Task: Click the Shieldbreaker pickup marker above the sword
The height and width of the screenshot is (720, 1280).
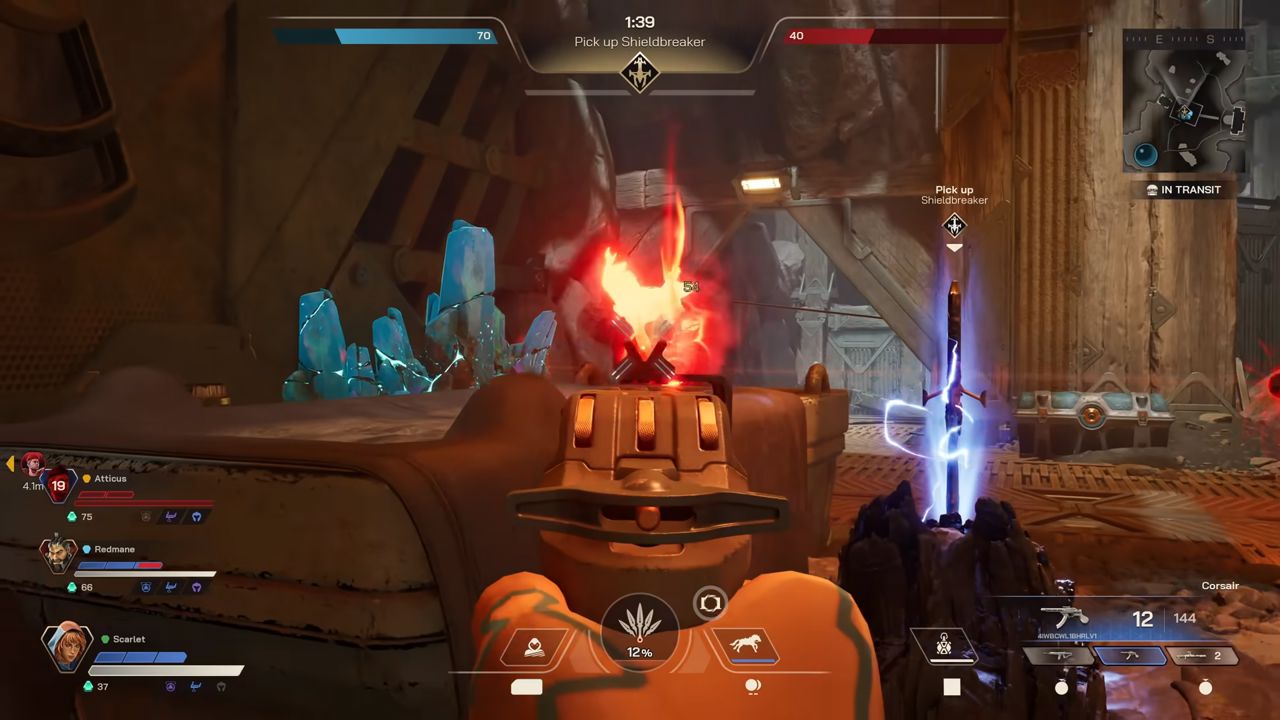Action: 954,225
